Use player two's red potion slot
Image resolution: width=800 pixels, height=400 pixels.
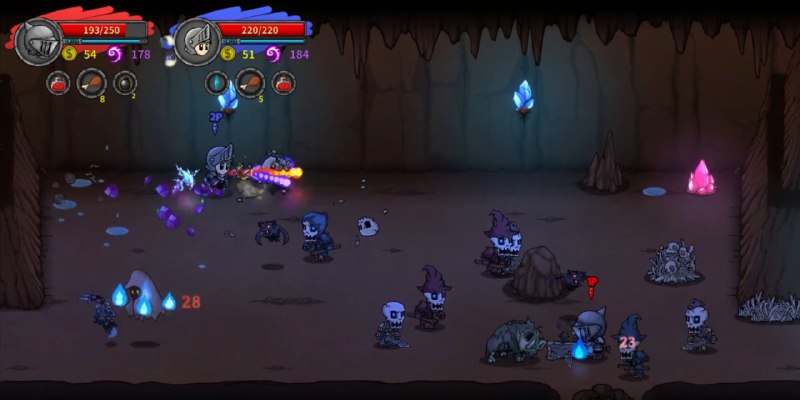click(284, 83)
